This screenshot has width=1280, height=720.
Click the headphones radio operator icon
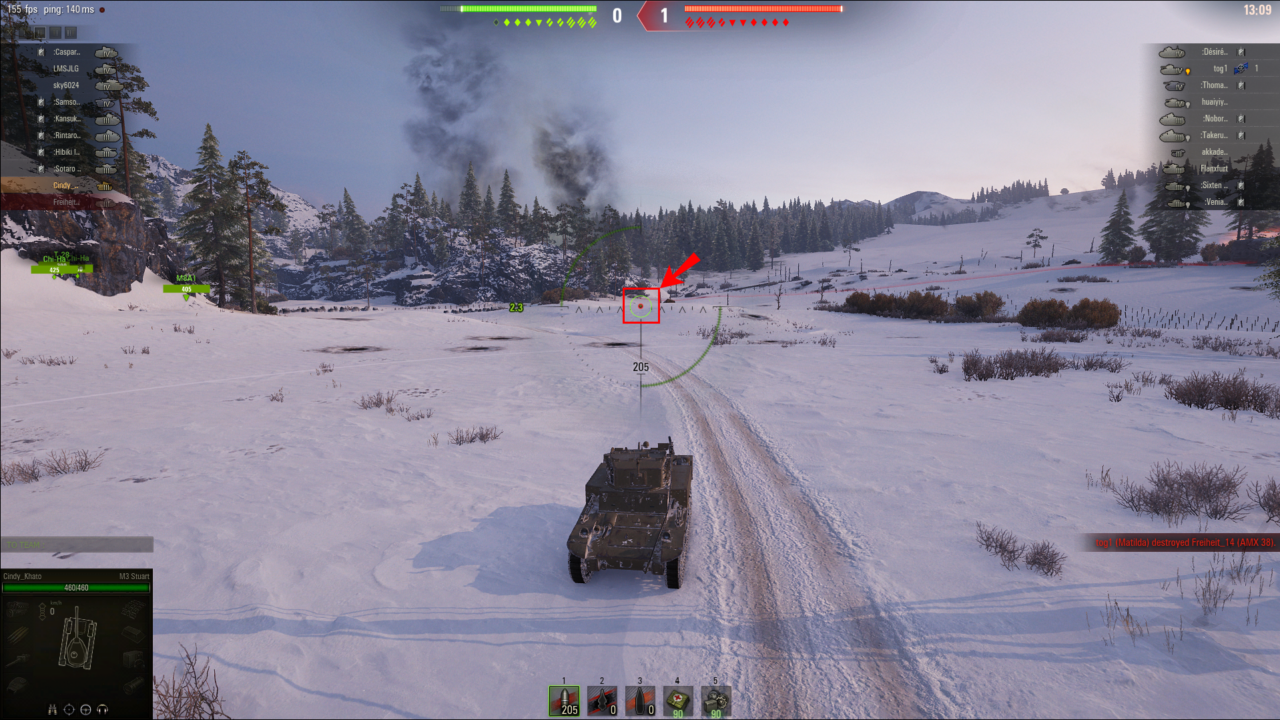click(x=102, y=708)
